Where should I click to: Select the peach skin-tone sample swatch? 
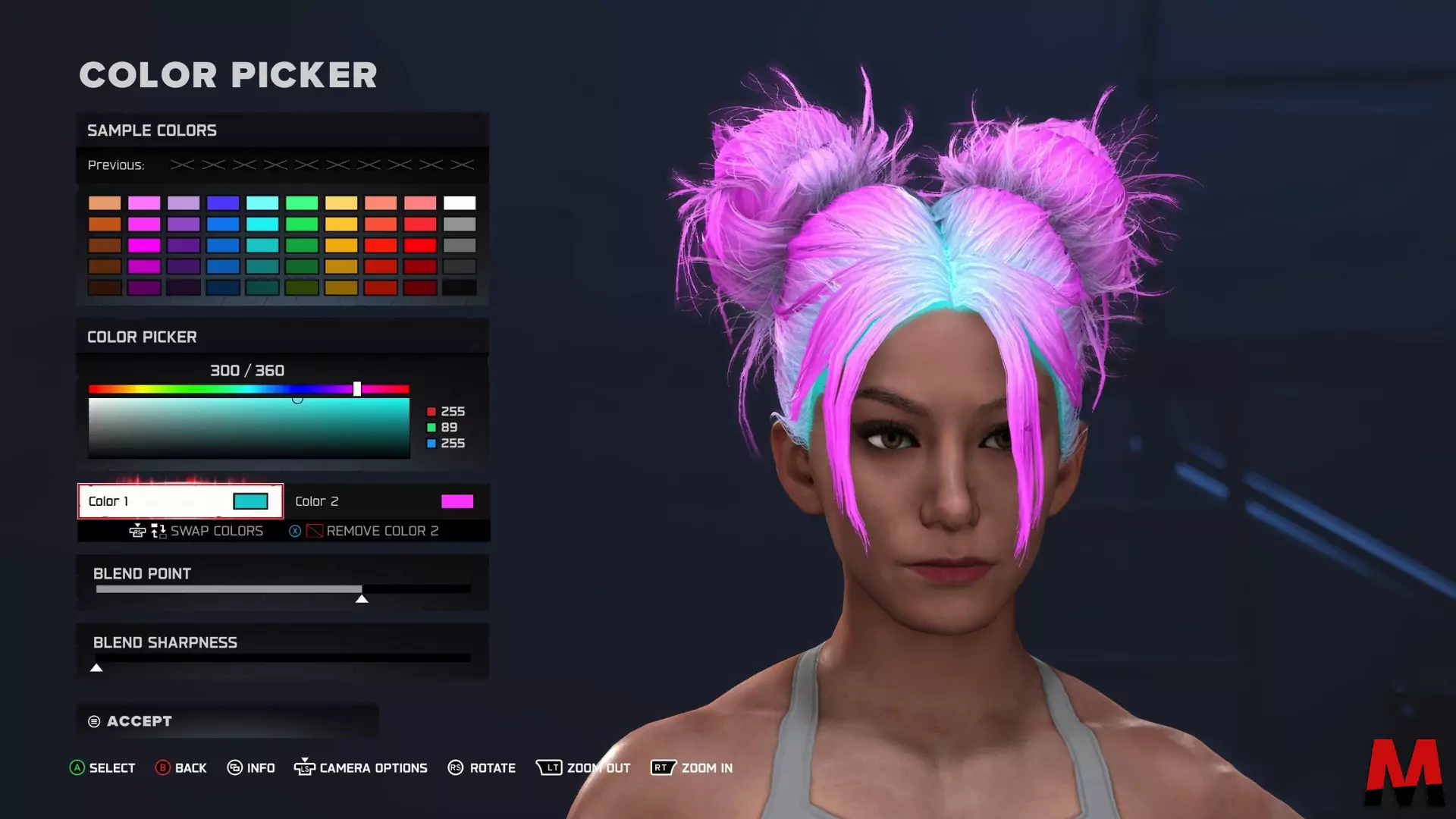click(105, 203)
